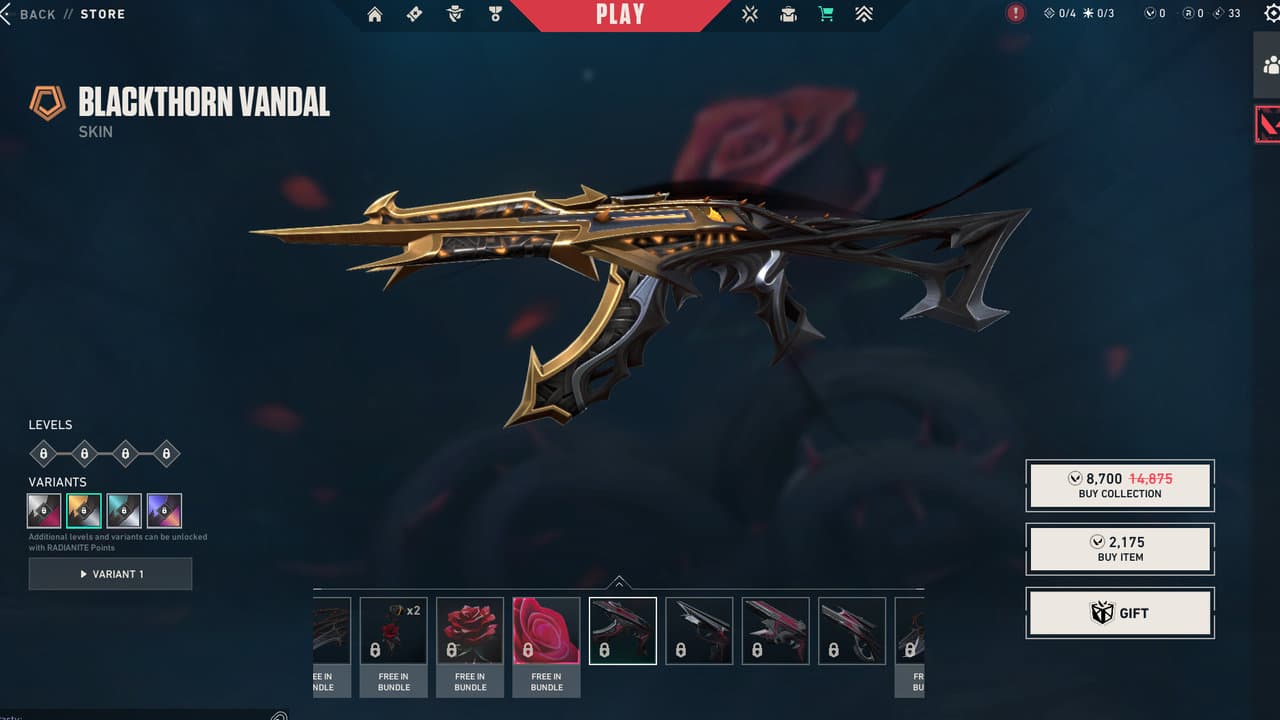
Task: Open the Battlepass page
Action: (x=414, y=14)
